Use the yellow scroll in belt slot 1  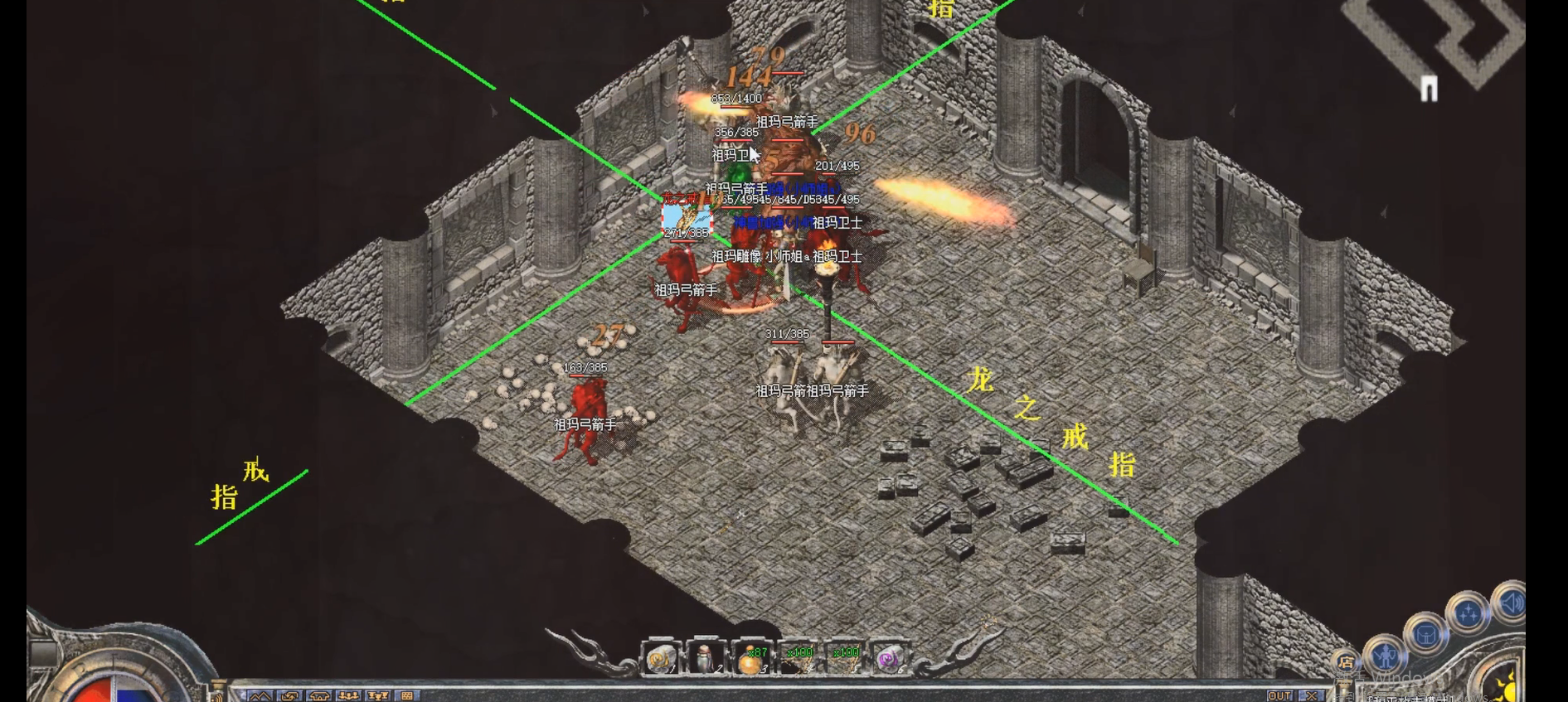(661, 659)
